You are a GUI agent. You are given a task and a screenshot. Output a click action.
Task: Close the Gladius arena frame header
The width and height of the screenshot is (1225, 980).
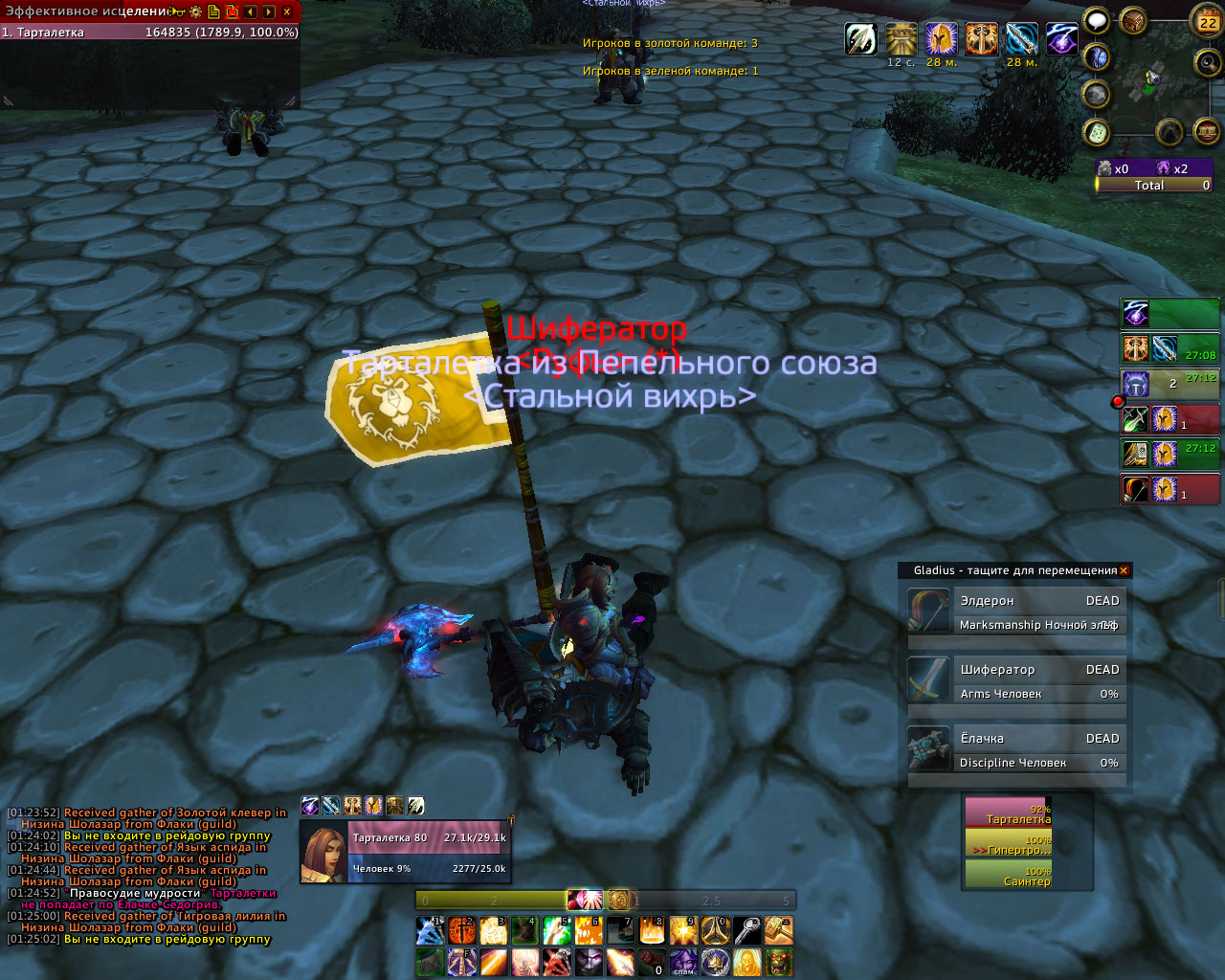(1124, 570)
